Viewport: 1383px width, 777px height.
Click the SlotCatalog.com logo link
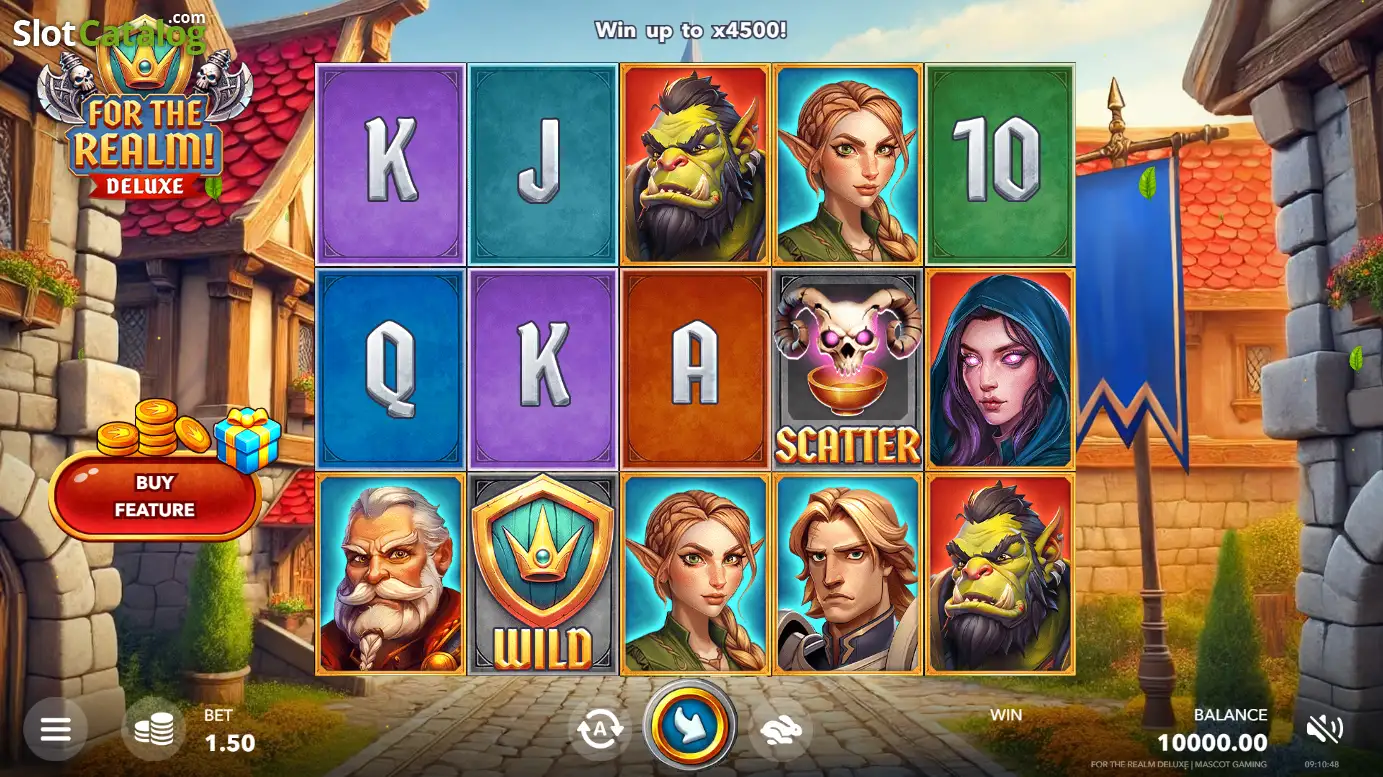point(108,34)
